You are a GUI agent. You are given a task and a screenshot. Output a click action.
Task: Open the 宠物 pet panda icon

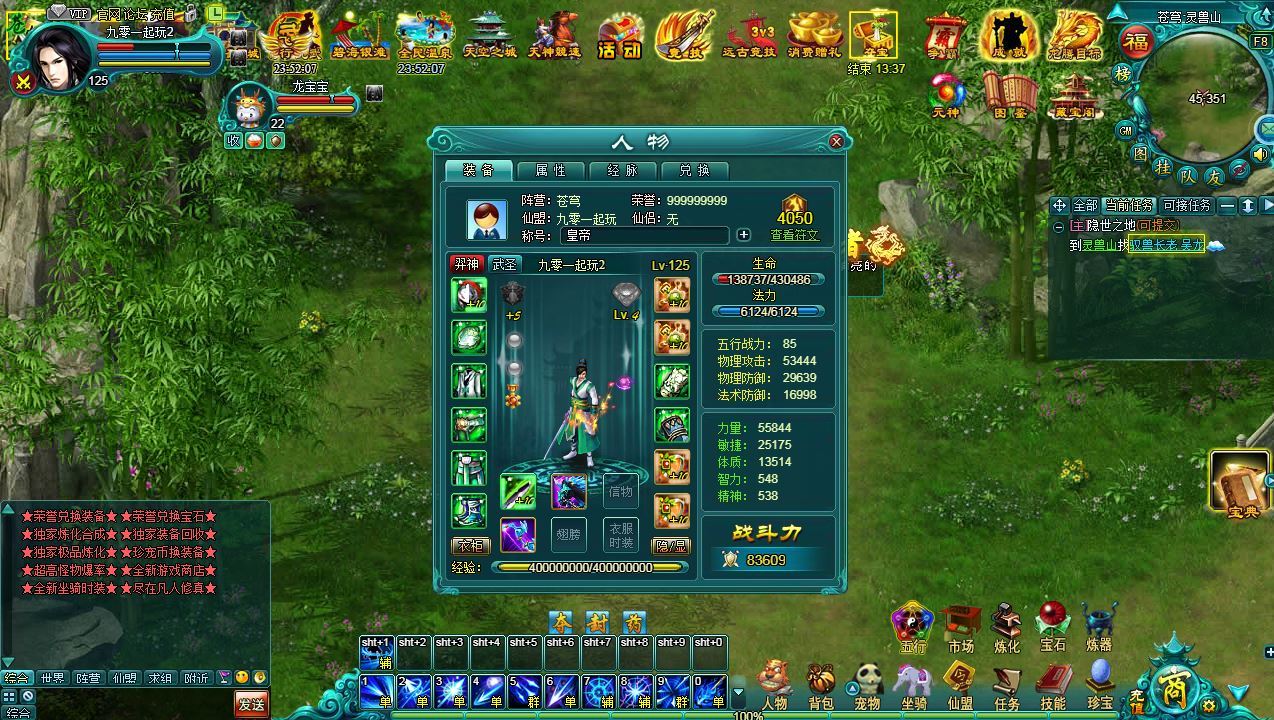pyautogui.click(x=866, y=683)
